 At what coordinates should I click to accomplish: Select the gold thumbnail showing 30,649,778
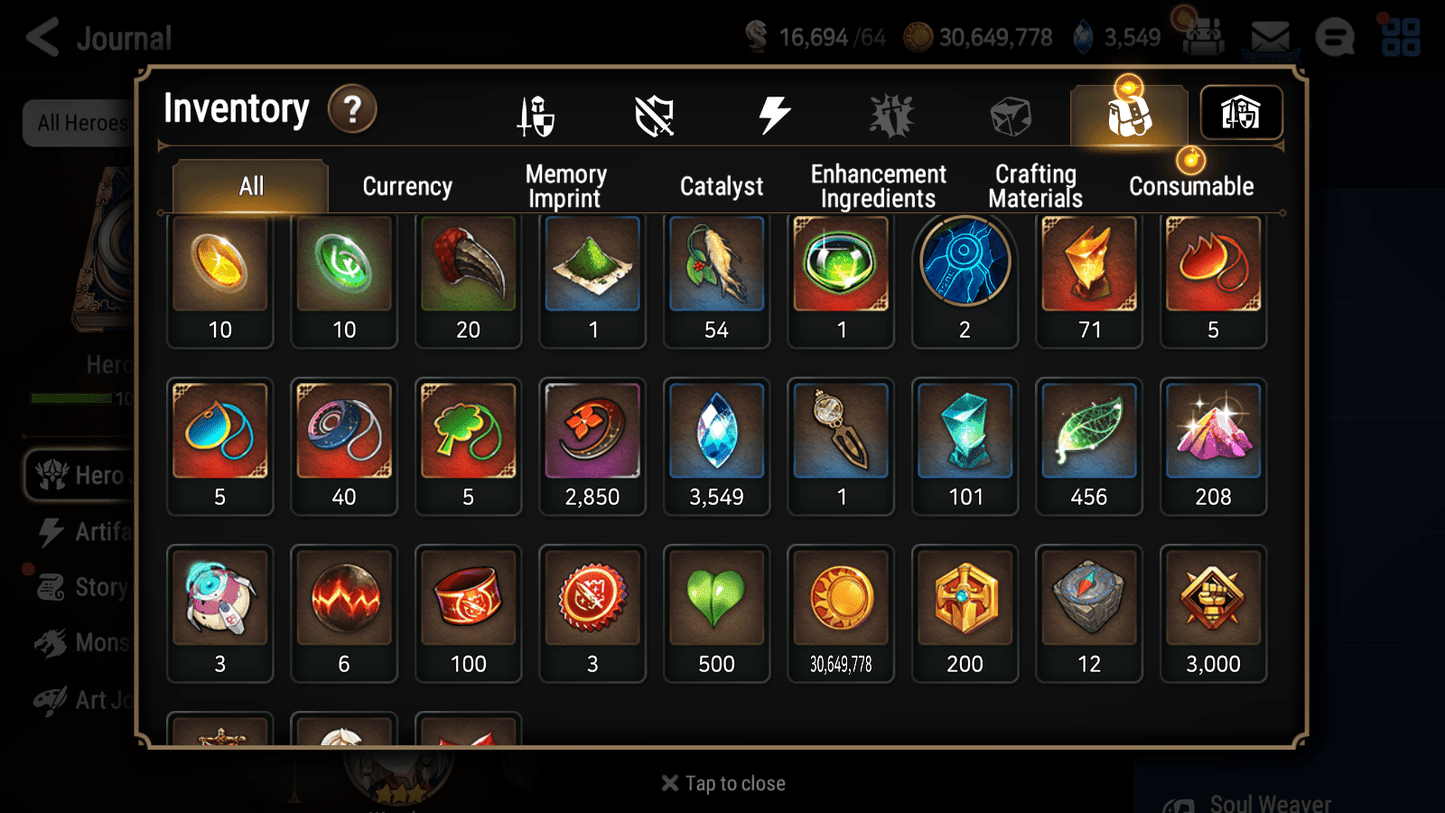(840, 613)
